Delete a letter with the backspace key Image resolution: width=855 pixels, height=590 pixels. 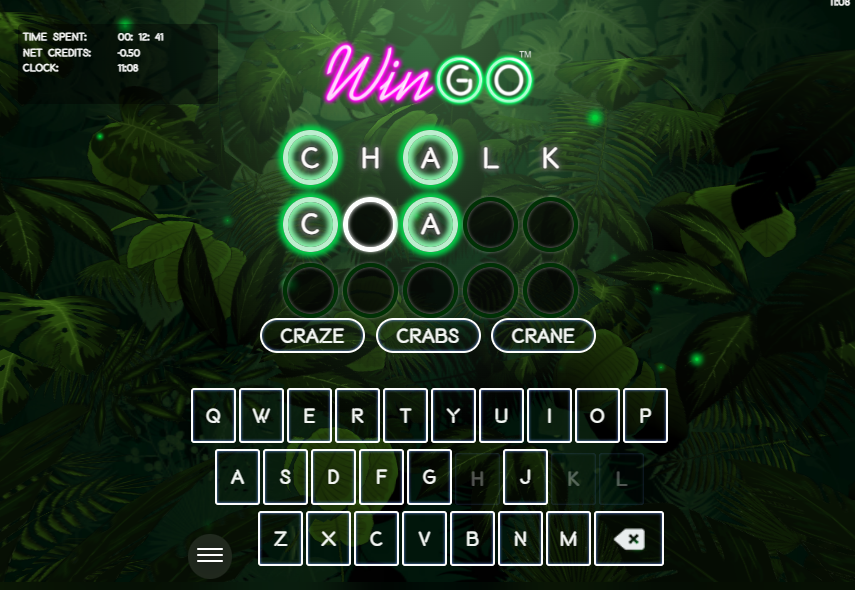(629, 539)
